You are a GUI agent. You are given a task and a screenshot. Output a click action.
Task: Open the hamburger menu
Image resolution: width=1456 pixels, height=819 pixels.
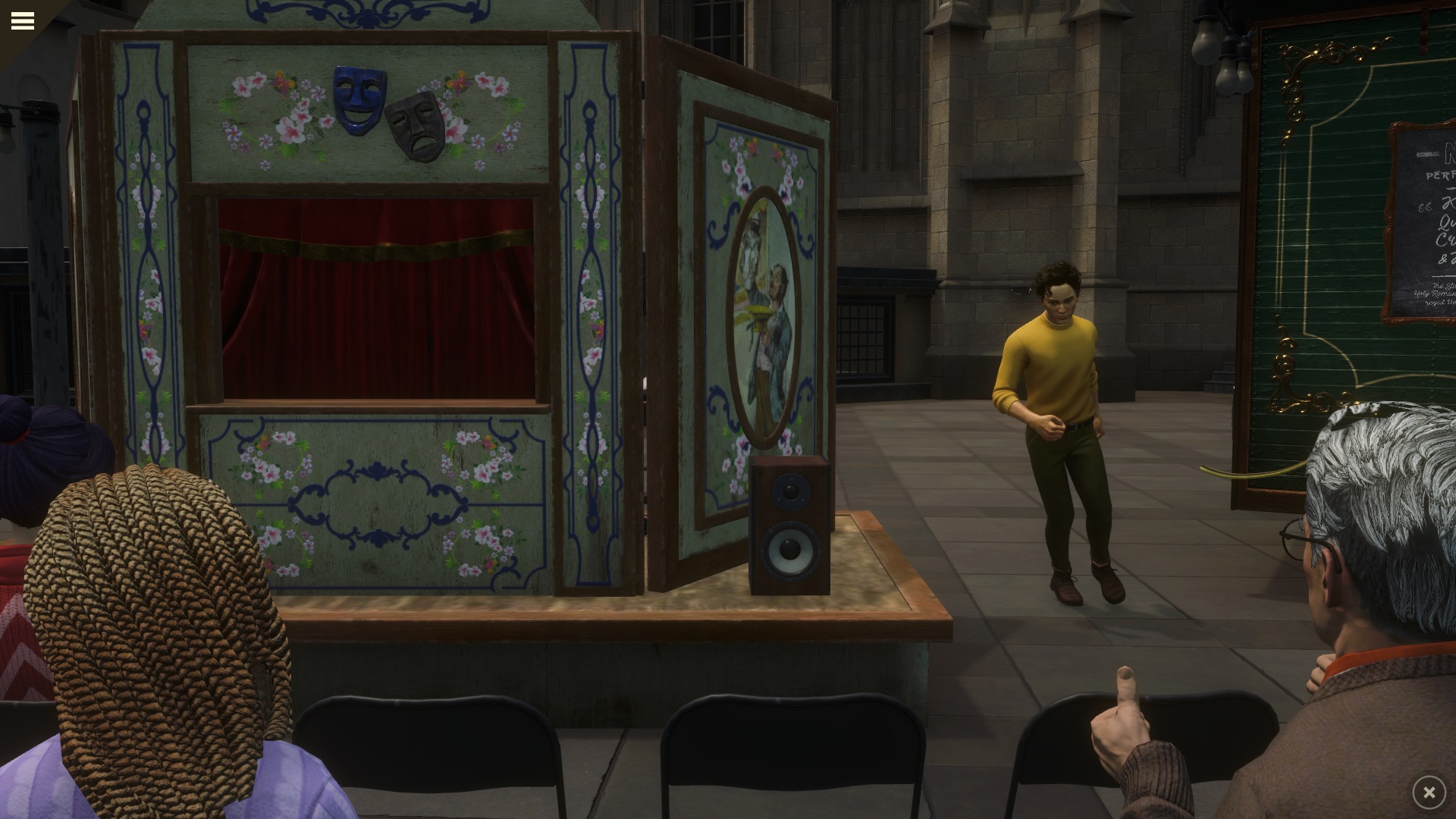[23, 20]
